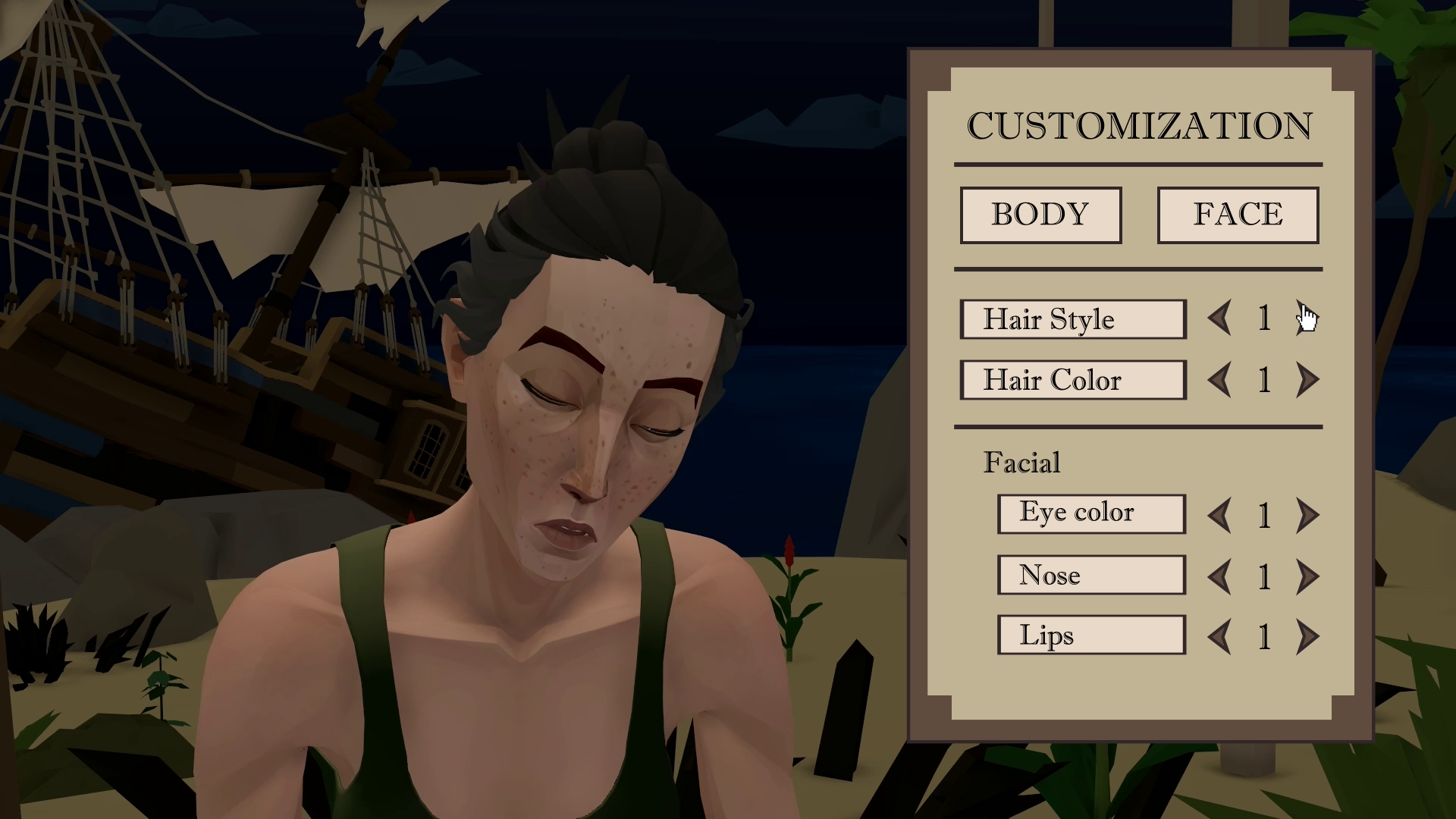The width and height of the screenshot is (1456, 819).
Task: Switch to previous Eye color
Action: point(1219,516)
